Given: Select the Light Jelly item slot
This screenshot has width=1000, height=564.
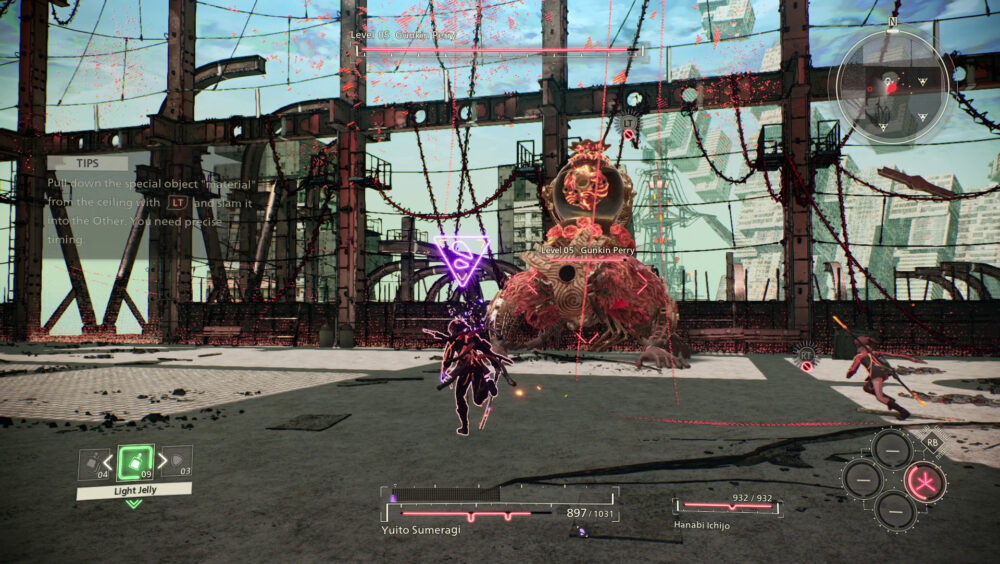Looking at the screenshot, I should pos(134,462).
